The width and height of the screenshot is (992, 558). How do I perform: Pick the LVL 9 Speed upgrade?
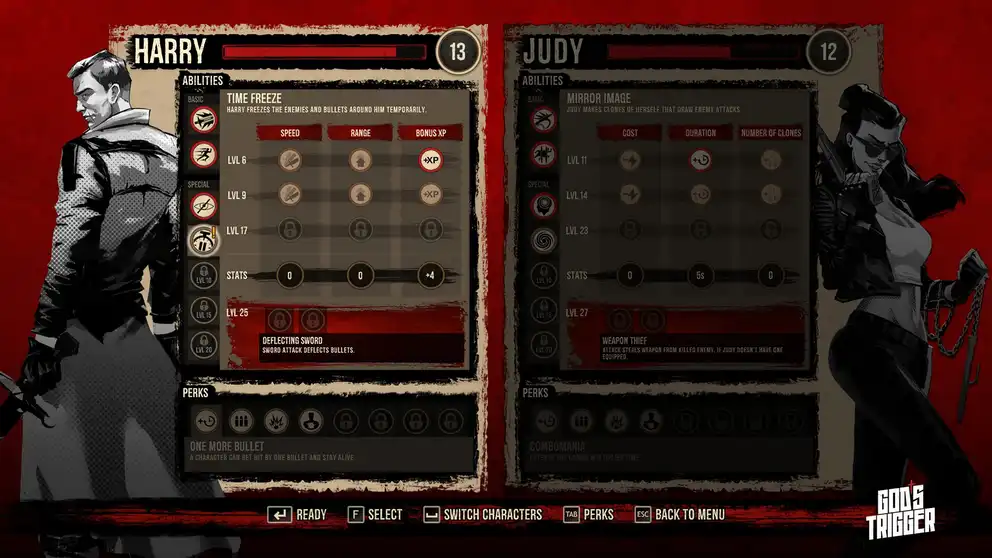tap(290, 194)
